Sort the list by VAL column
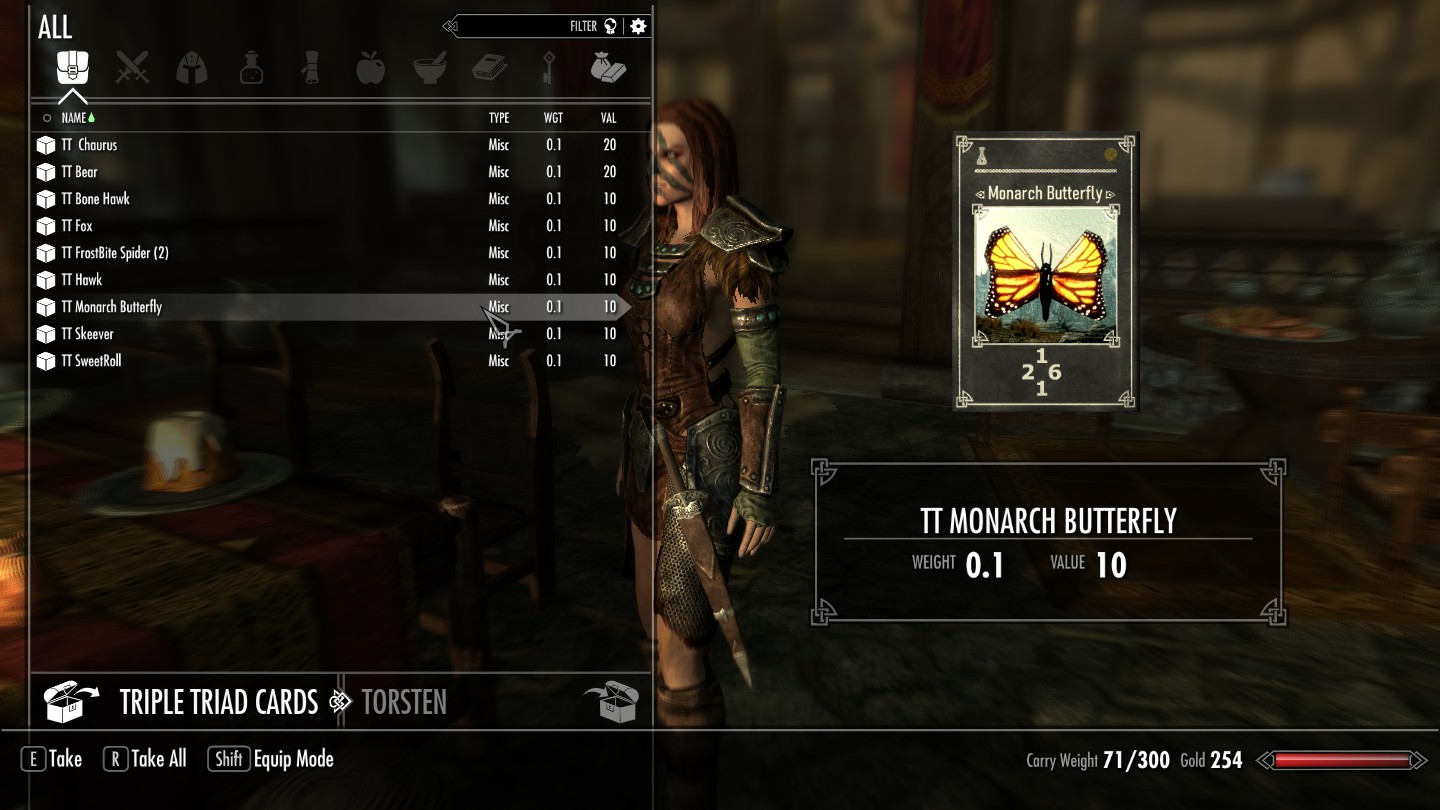The height and width of the screenshot is (810, 1440). [x=608, y=118]
